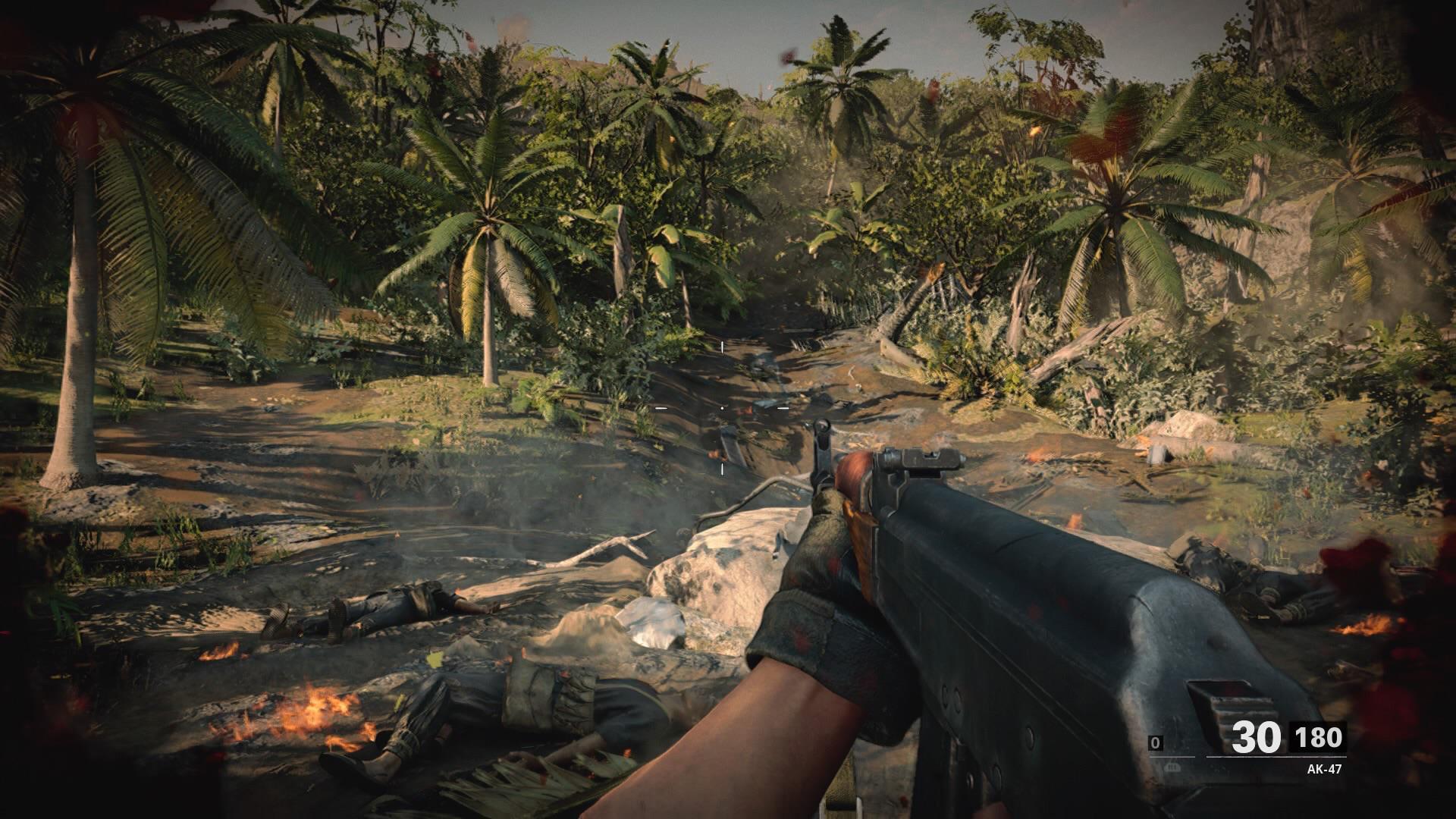
Task: Select the fire-mode indicator under the grenade counter
Action: point(1172,768)
